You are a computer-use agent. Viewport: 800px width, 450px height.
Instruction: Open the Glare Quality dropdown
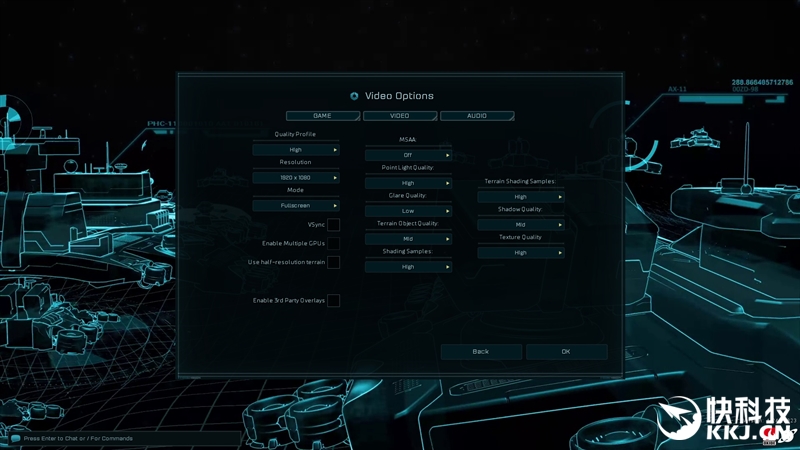tap(408, 211)
